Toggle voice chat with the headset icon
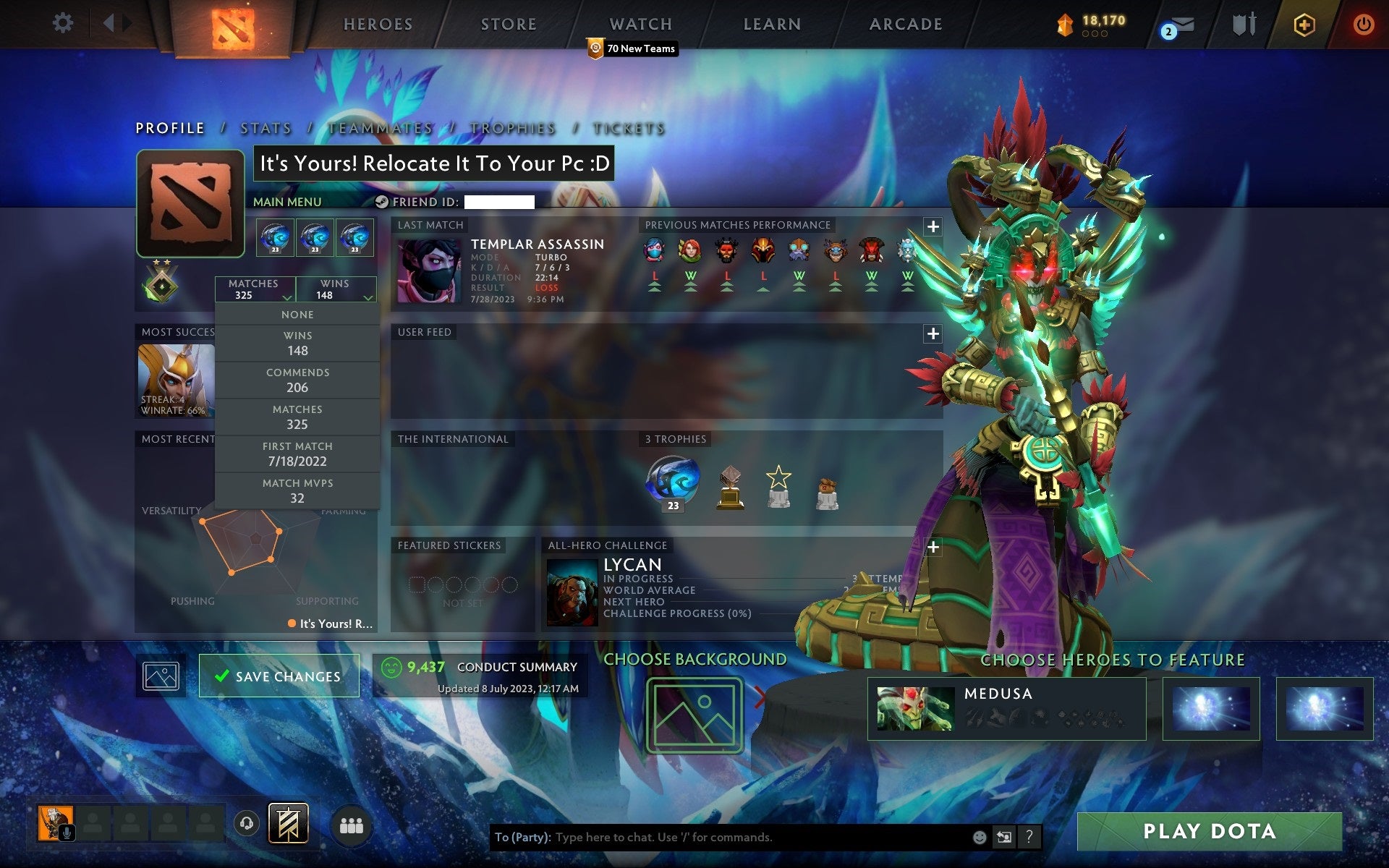This screenshot has width=1389, height=868. point(246,822)
